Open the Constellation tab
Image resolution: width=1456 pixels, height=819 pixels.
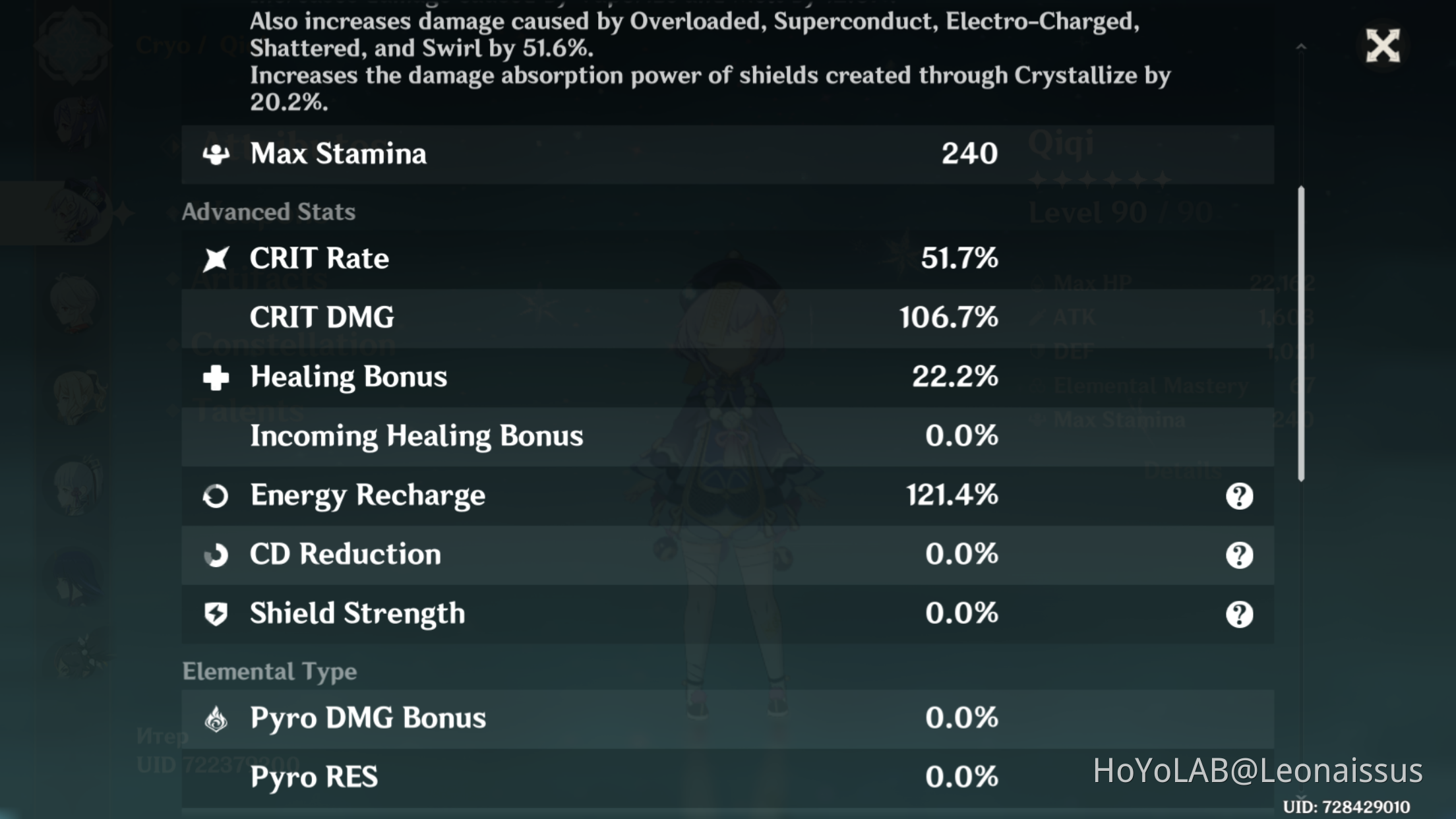pyautogui.click(x=295, y=343)
